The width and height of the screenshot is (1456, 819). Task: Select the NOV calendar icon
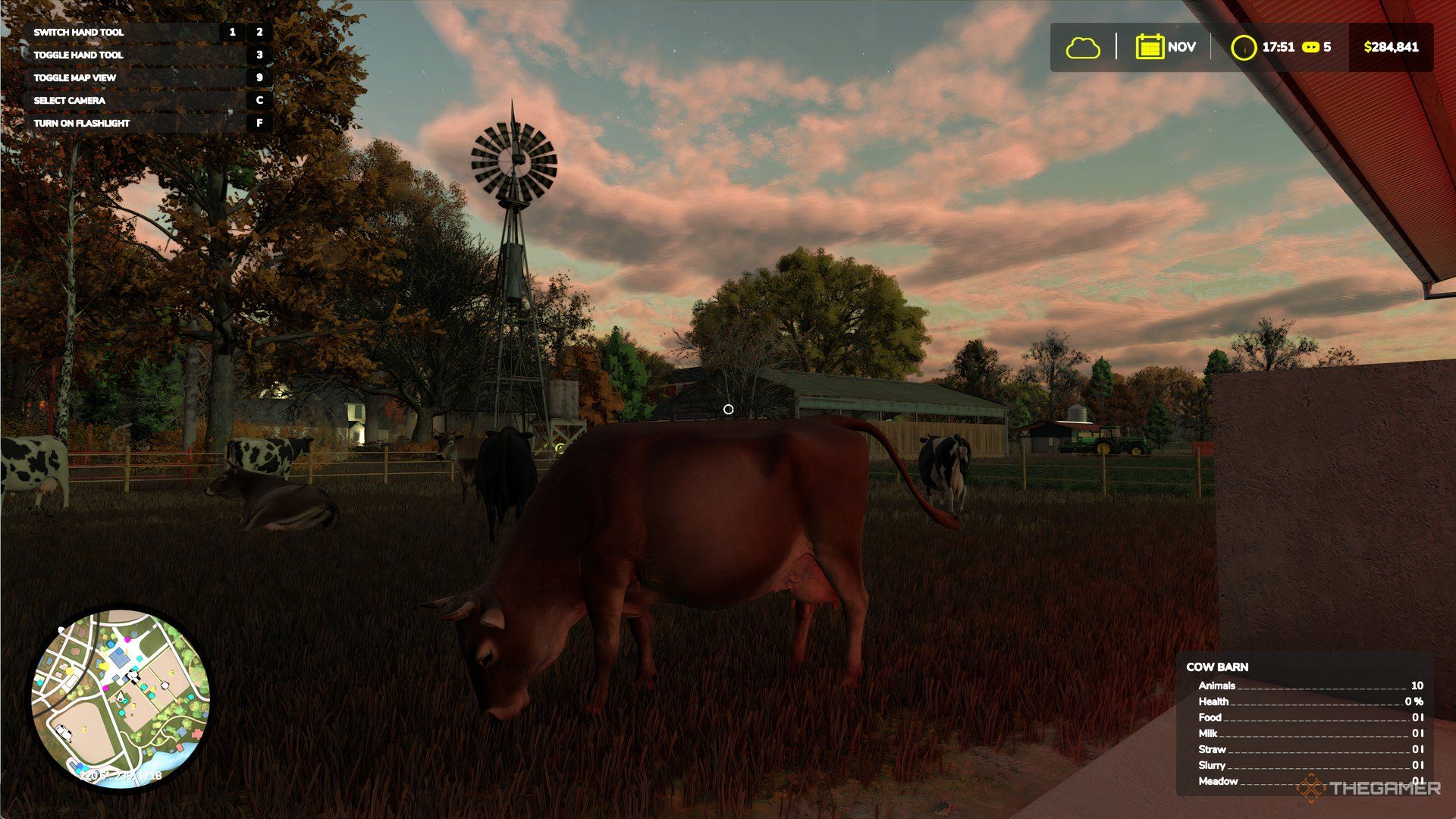click(1150, 47)
